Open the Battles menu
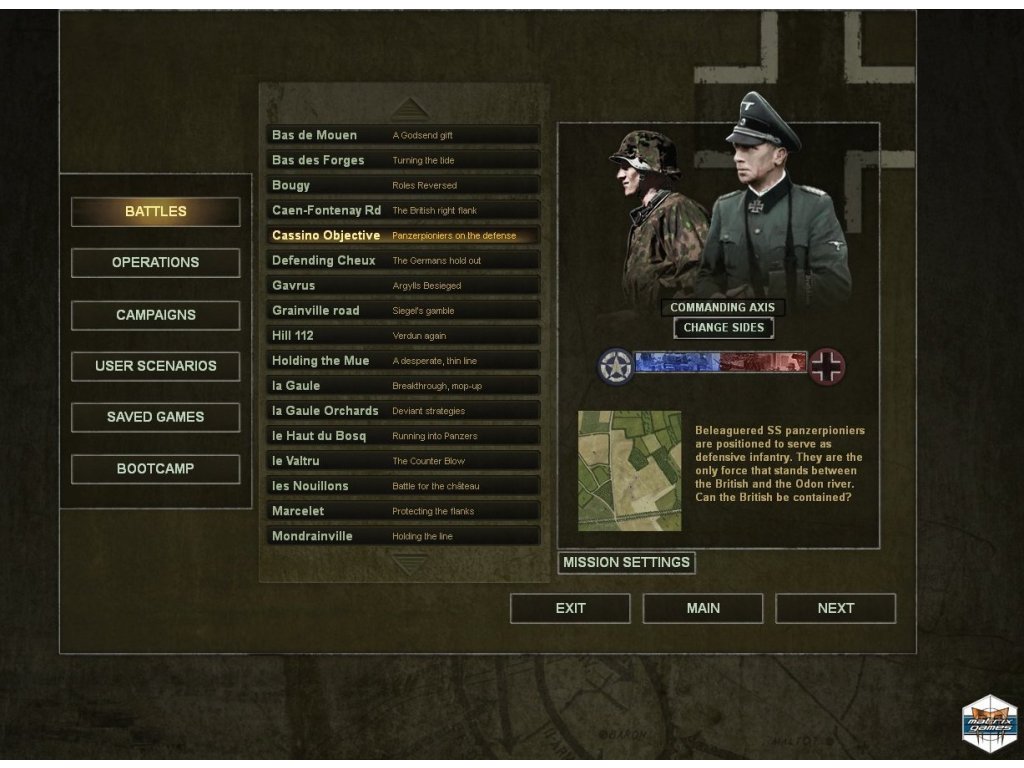Viewport: 1024px width, 768px height. [x=155, y=212]
